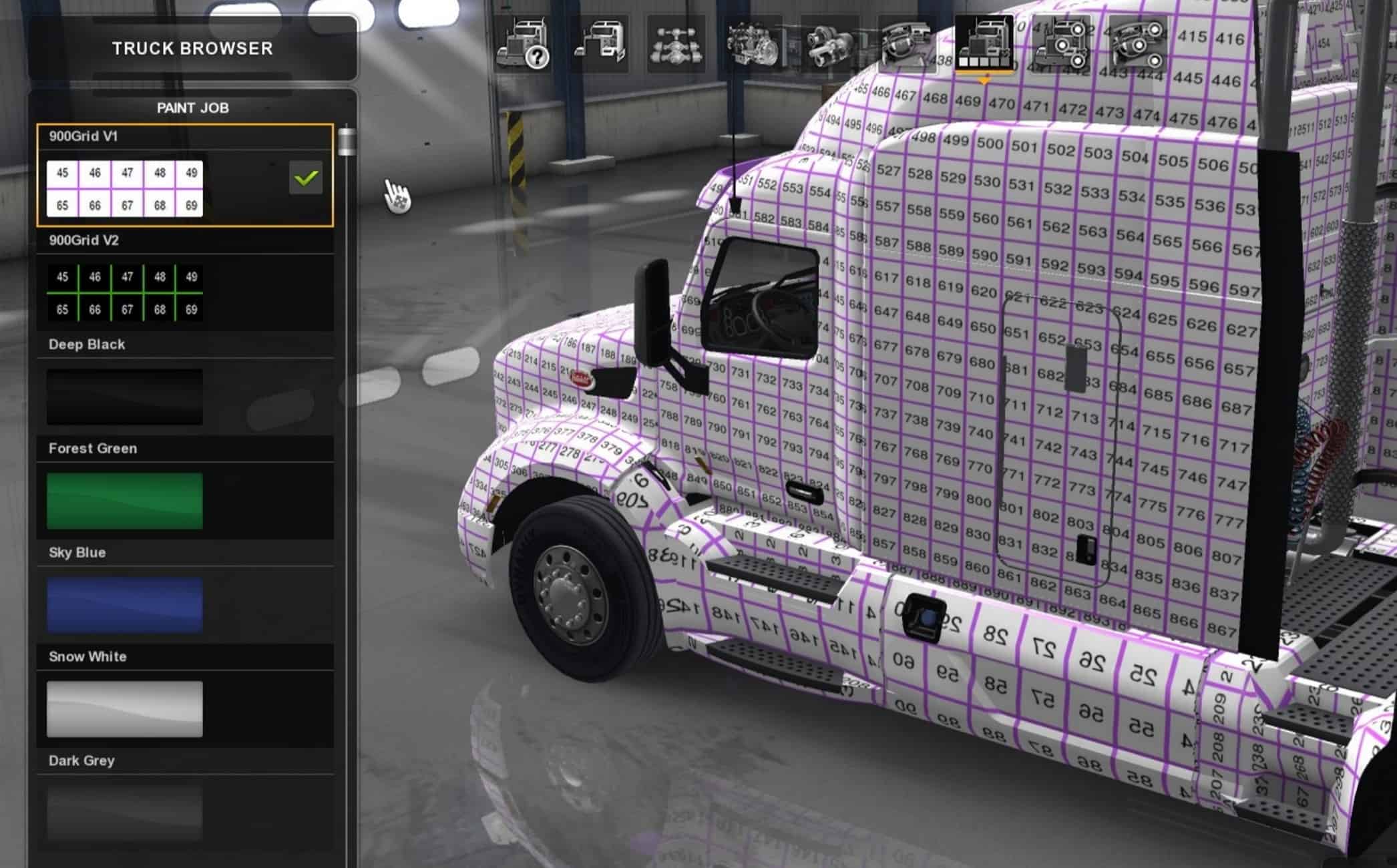Switch to the cabin configuration tab
The image size is (1397, 868).
600,44
